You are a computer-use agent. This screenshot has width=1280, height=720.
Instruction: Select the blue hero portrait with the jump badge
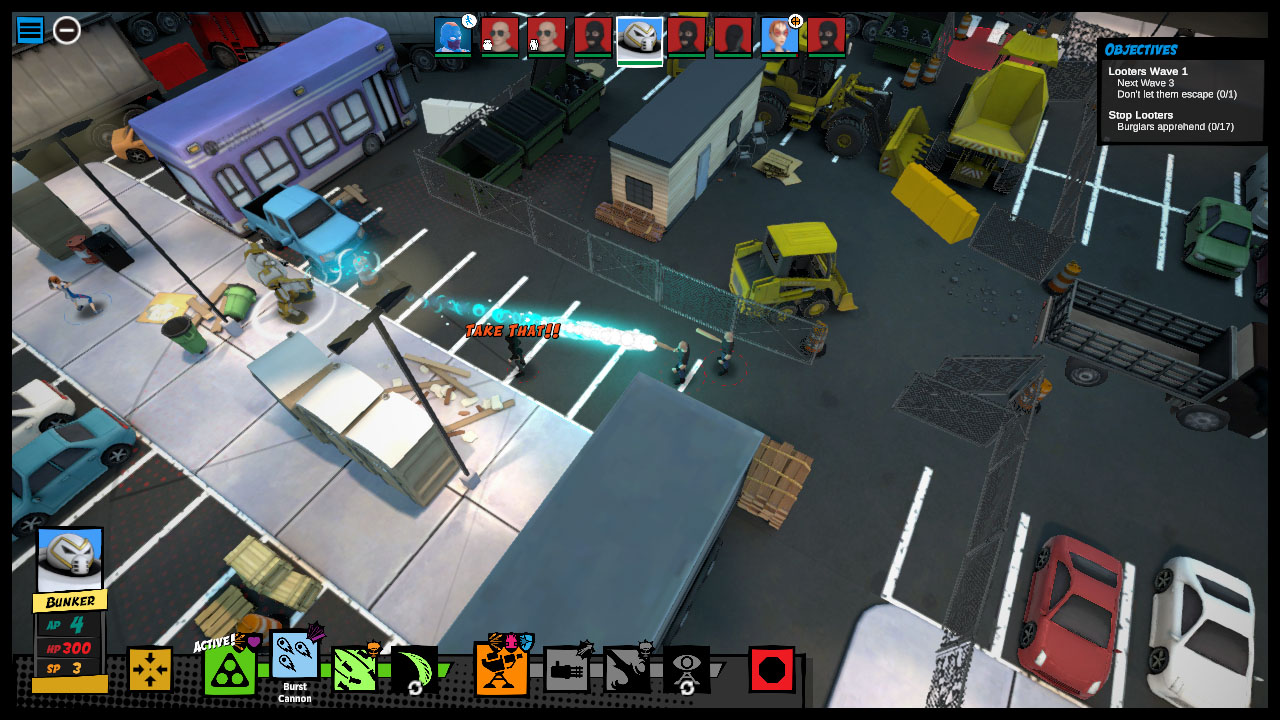click(451, 38)
